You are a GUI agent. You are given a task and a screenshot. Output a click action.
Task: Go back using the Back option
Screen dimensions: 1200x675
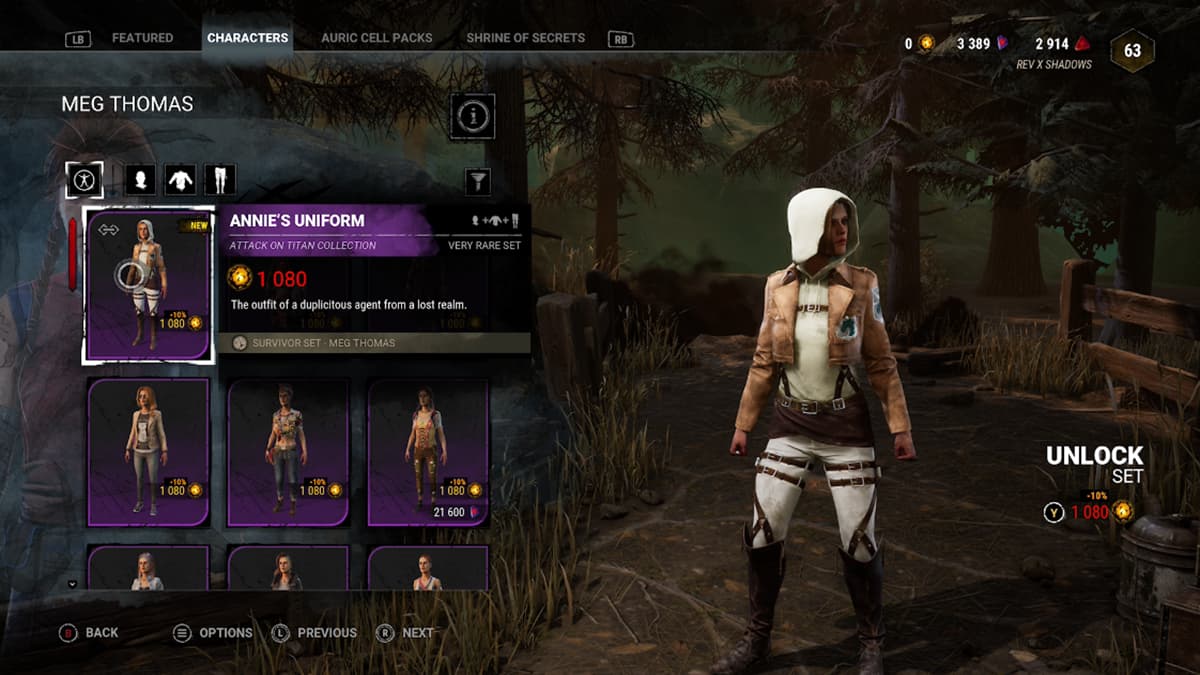point(90,632)
